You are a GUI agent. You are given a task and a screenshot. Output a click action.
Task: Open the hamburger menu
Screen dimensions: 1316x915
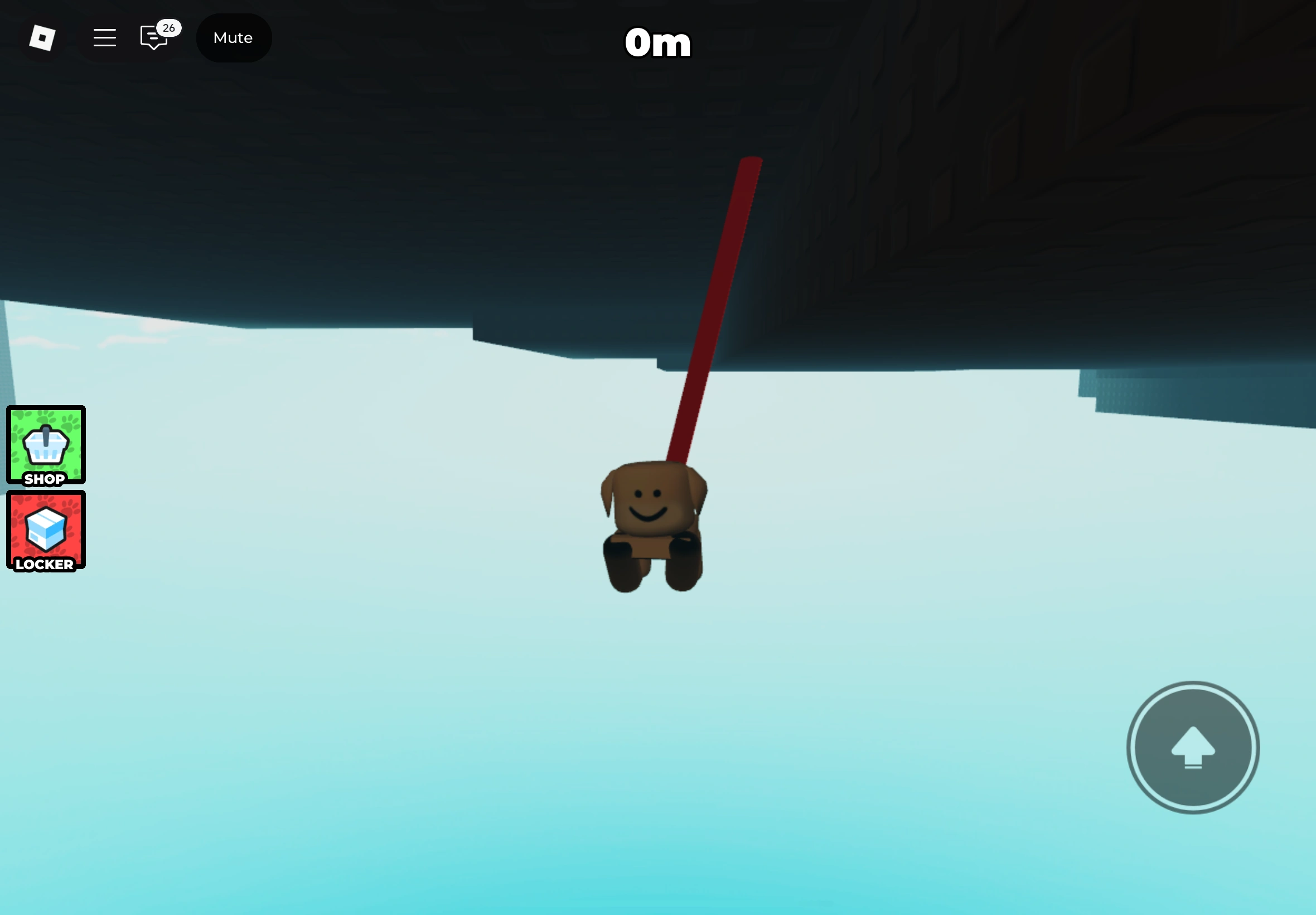104,37
